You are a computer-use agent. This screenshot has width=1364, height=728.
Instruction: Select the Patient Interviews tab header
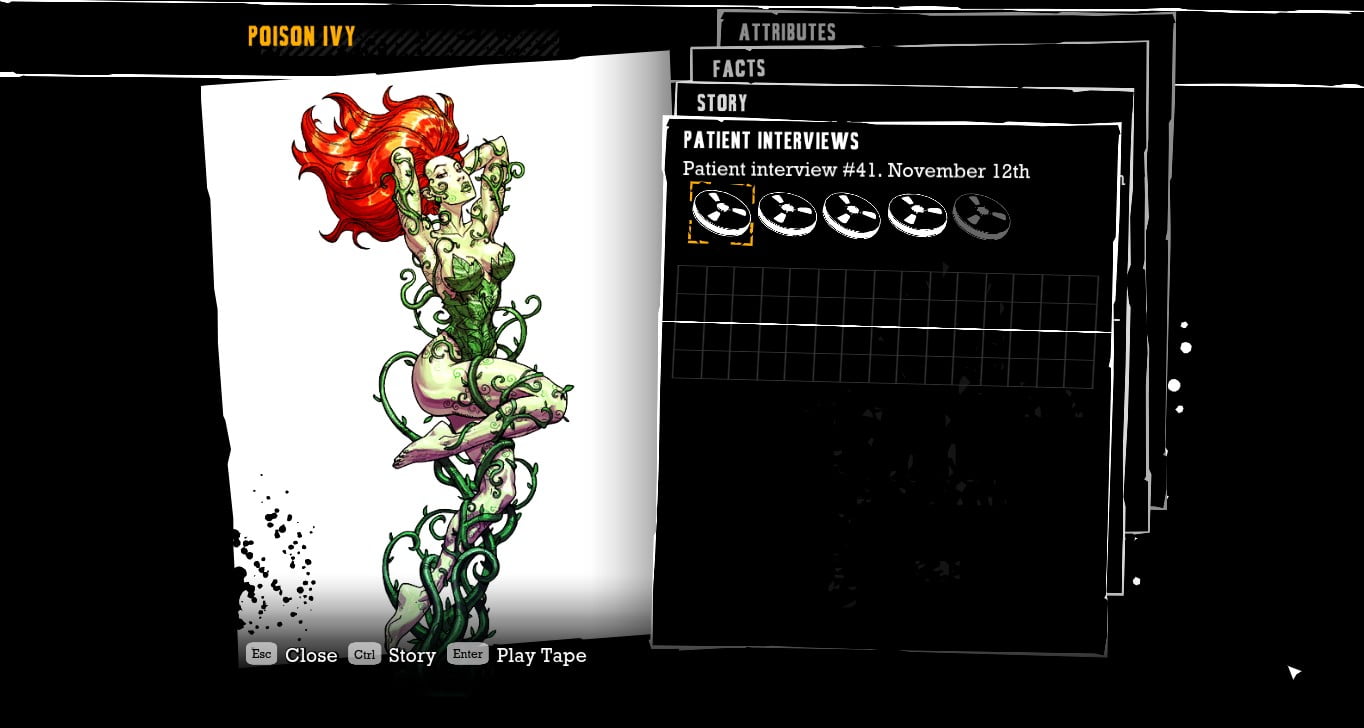[x=770, y=140]
